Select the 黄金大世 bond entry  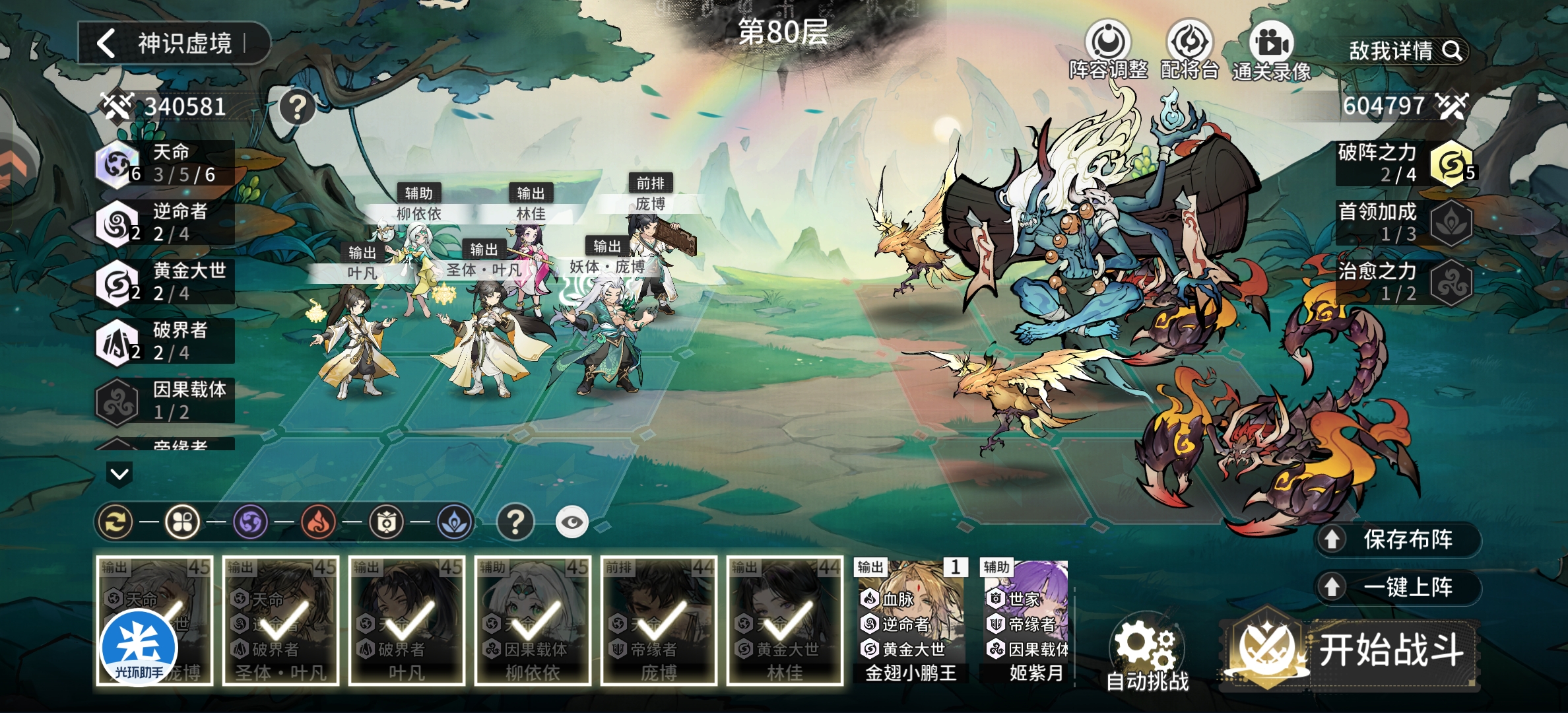[165, 282]
